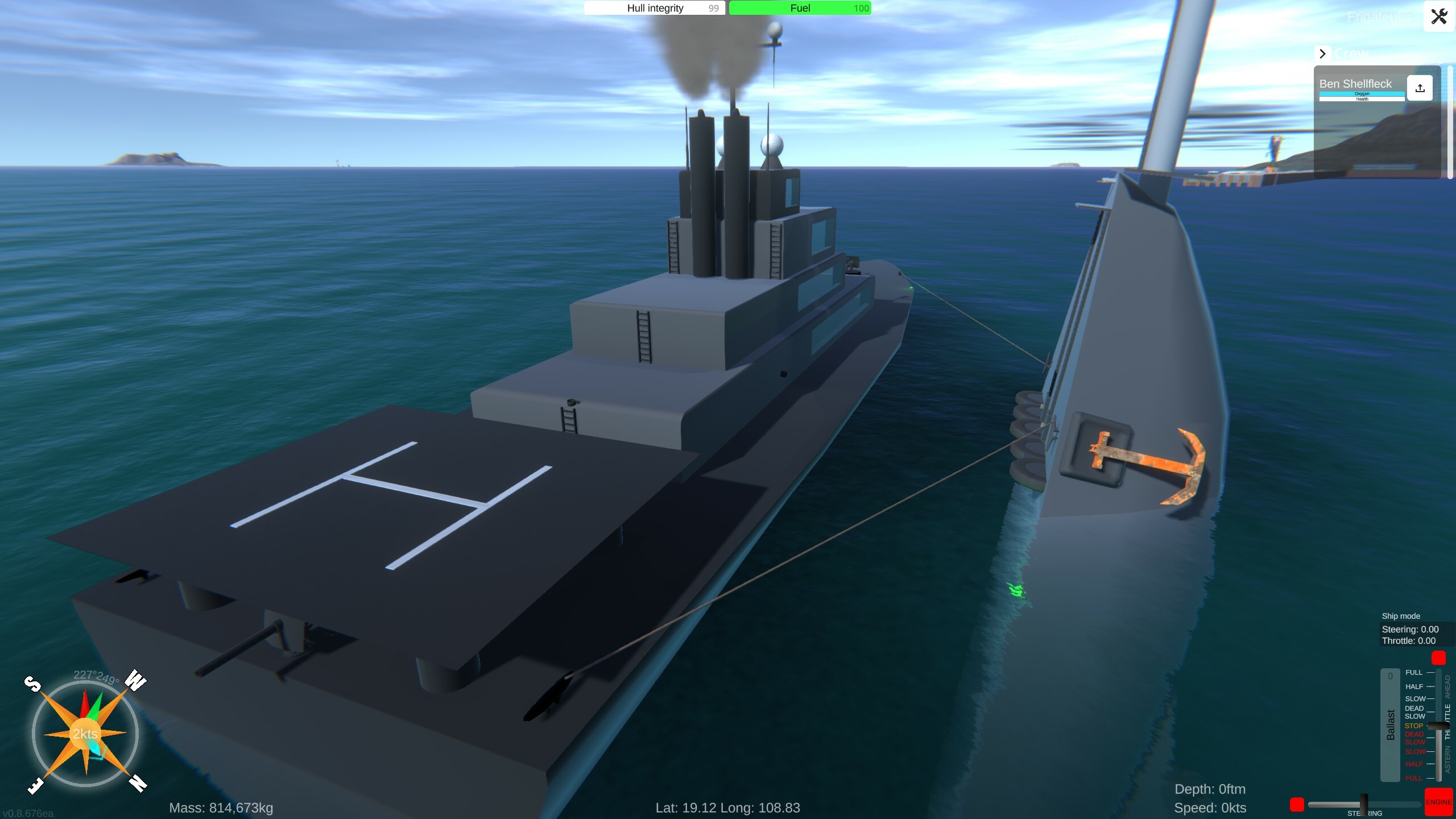Image resolution: width=1456 pixels, height=819 pixels.
Task: Click the Oxygen bar on the crew card
Action: point(1362,93)
